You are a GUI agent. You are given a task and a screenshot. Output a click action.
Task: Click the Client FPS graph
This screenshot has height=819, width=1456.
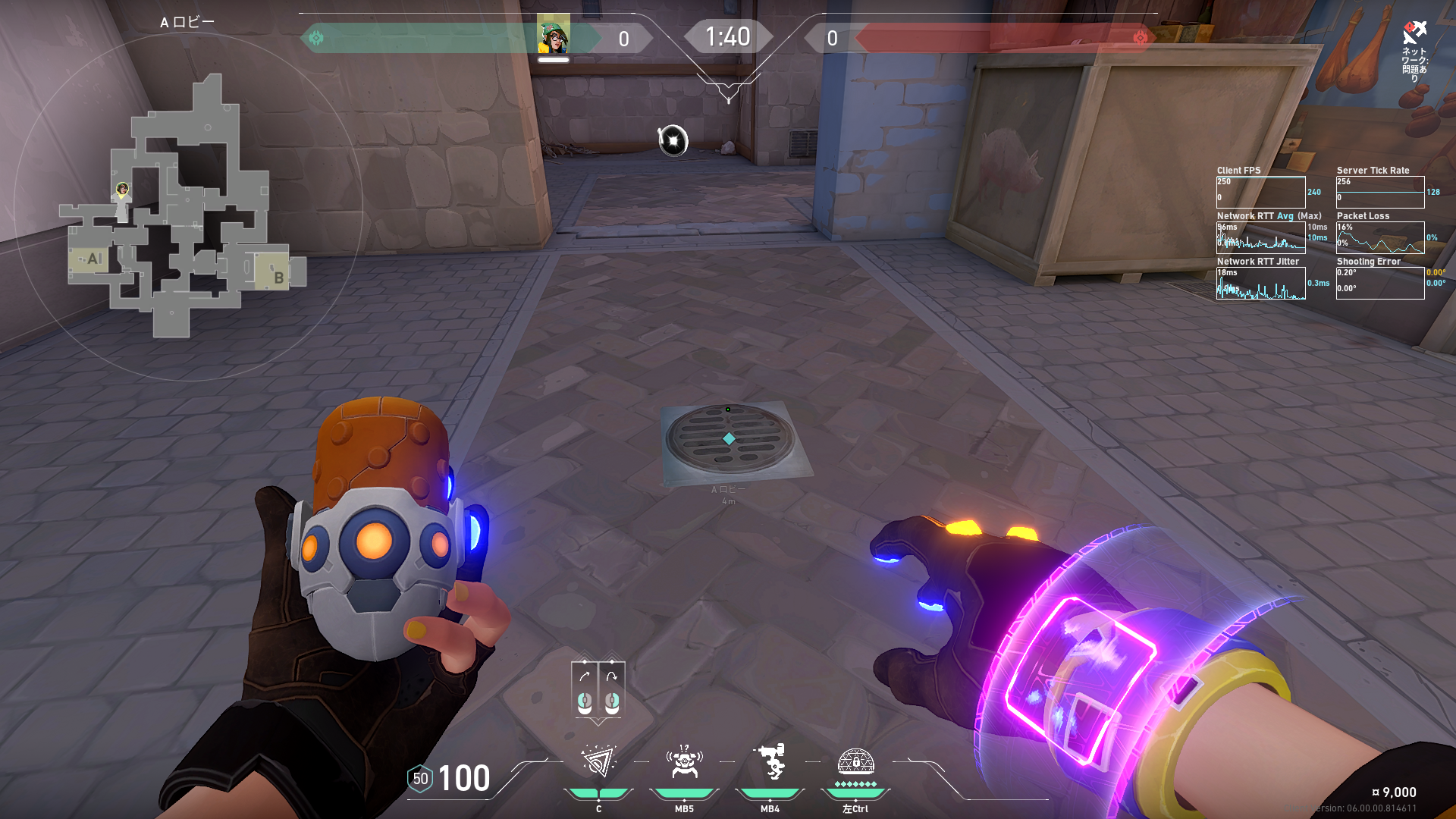(1260, 192)
